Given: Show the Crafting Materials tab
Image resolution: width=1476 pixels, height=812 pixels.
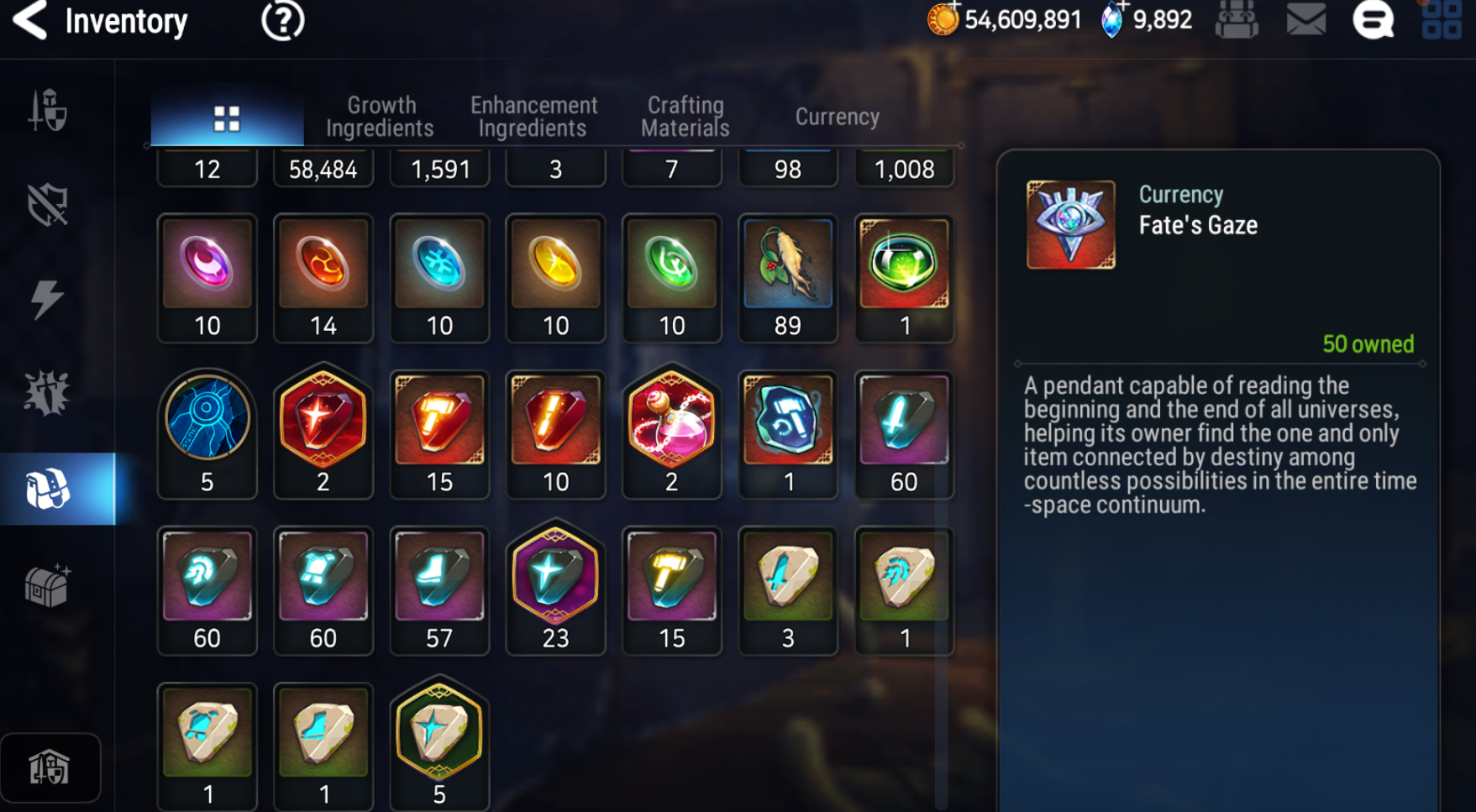Looking at the screenshot, I should point(685,117).
